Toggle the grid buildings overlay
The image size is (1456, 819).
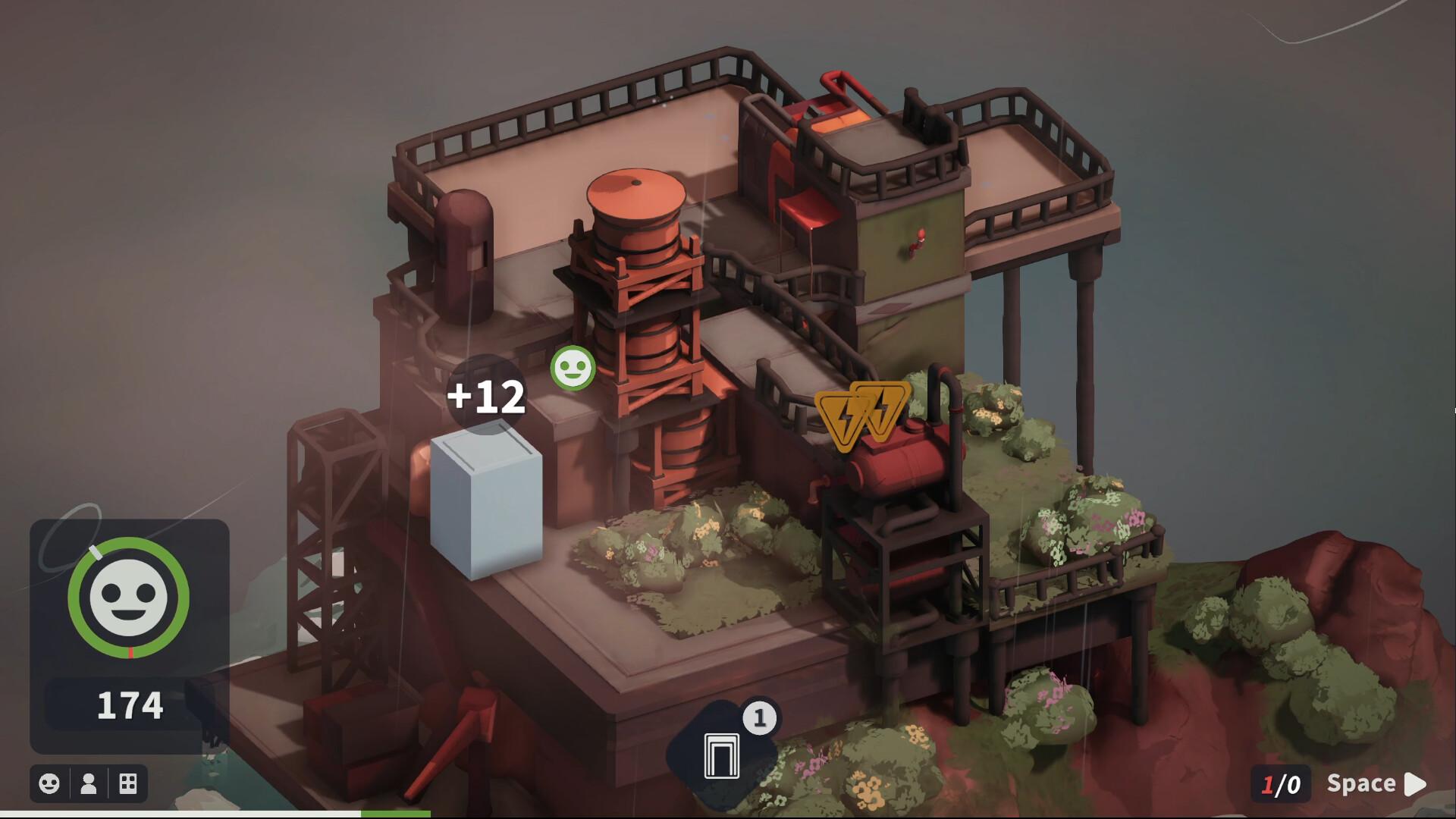click(127, 784)
